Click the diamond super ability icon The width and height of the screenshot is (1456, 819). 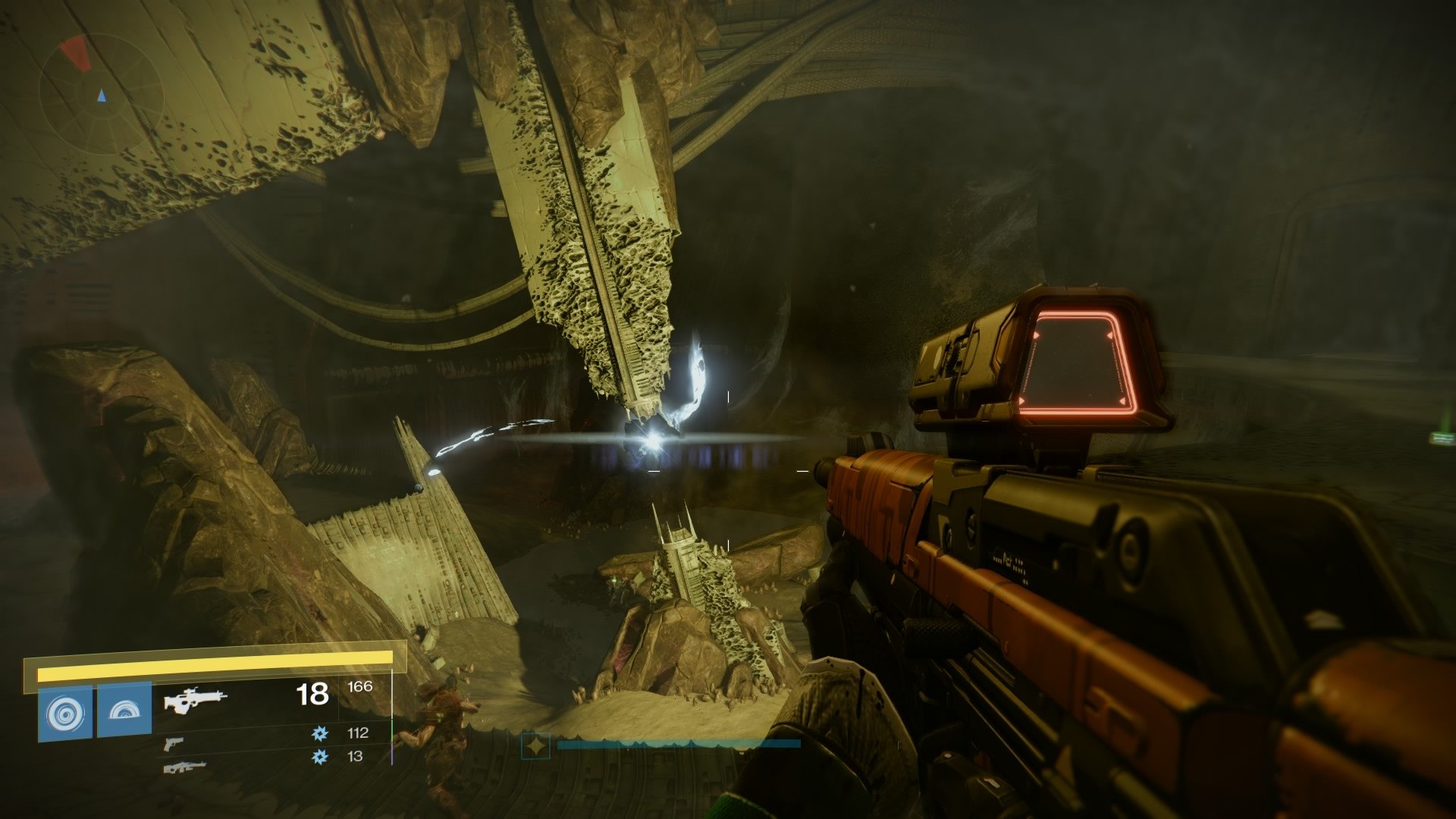click(x=538, y=747)
